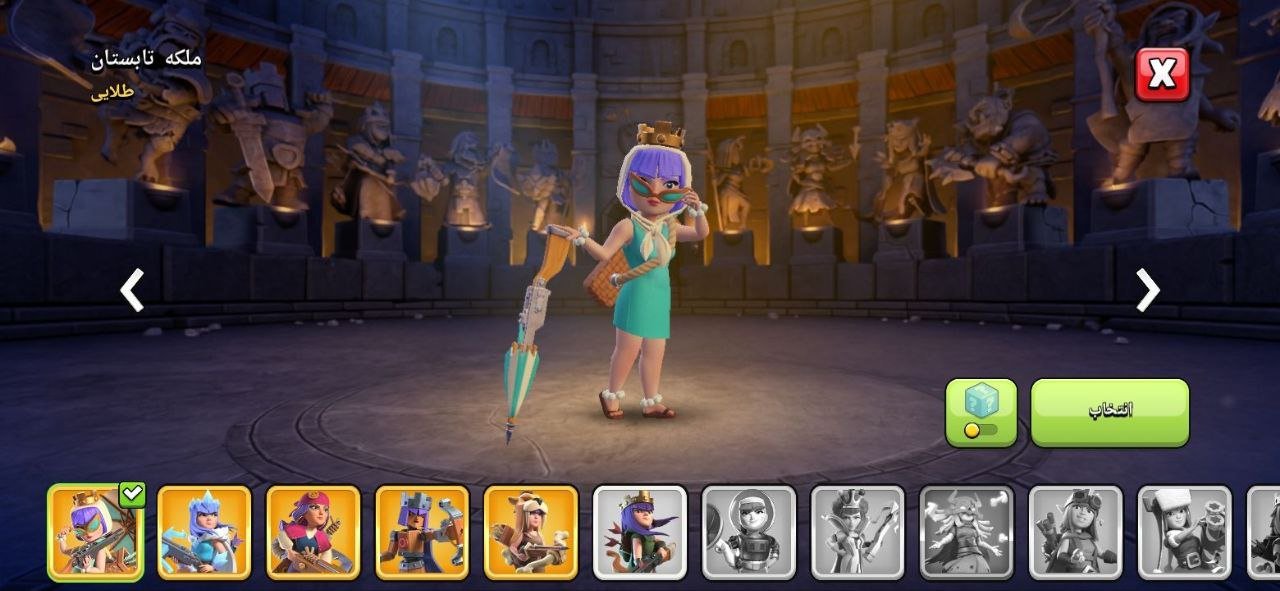Screen dimensions: 1280x591
Task: Select the locked queen with white fur hat
Action: [1185, 532]
